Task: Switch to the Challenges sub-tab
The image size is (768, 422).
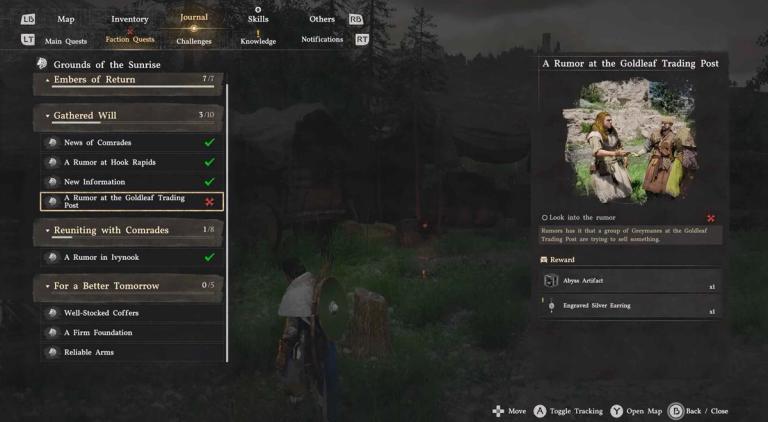Action: pos(194,42)
